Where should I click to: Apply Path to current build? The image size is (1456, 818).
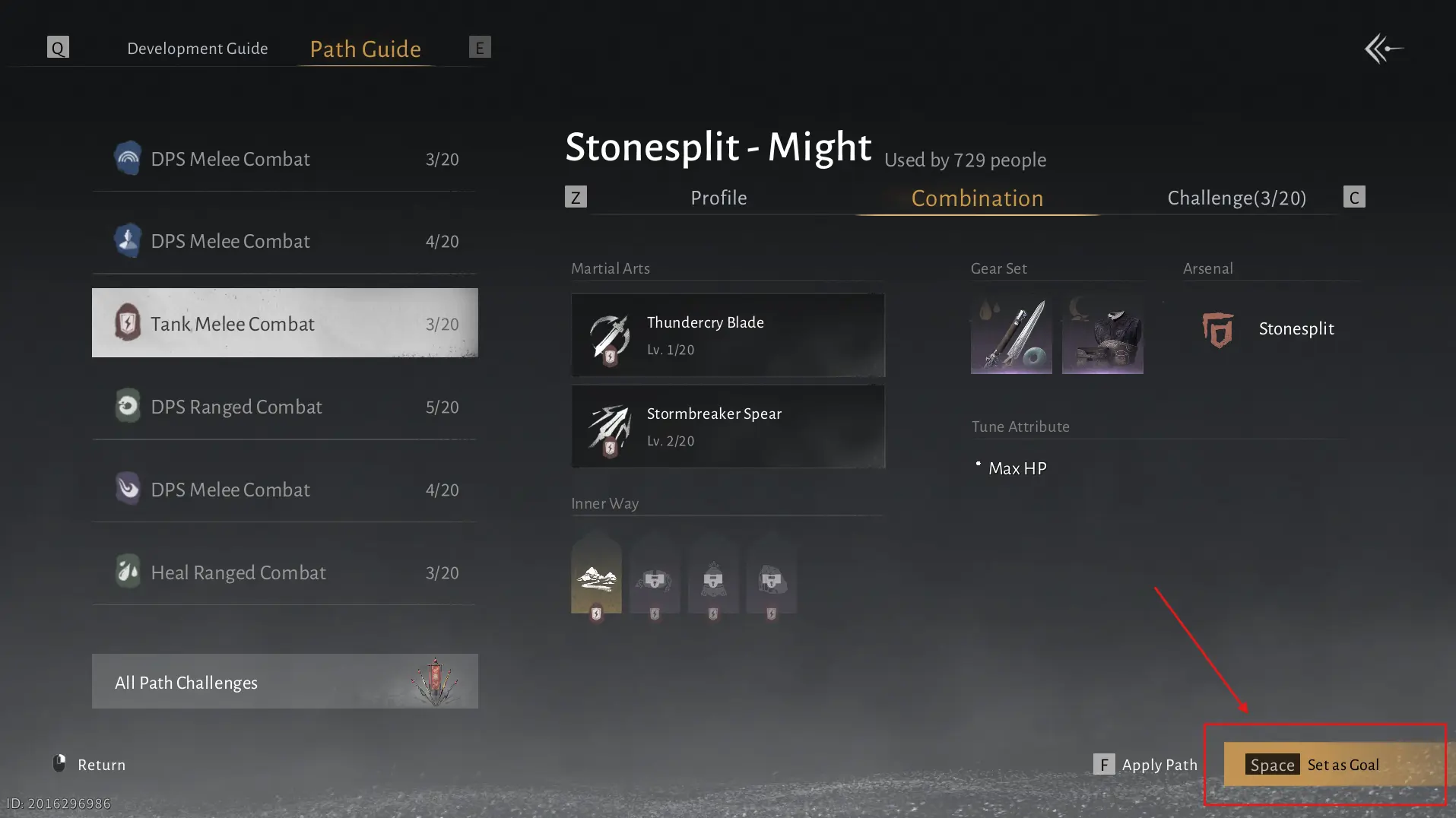(1146, 765)
